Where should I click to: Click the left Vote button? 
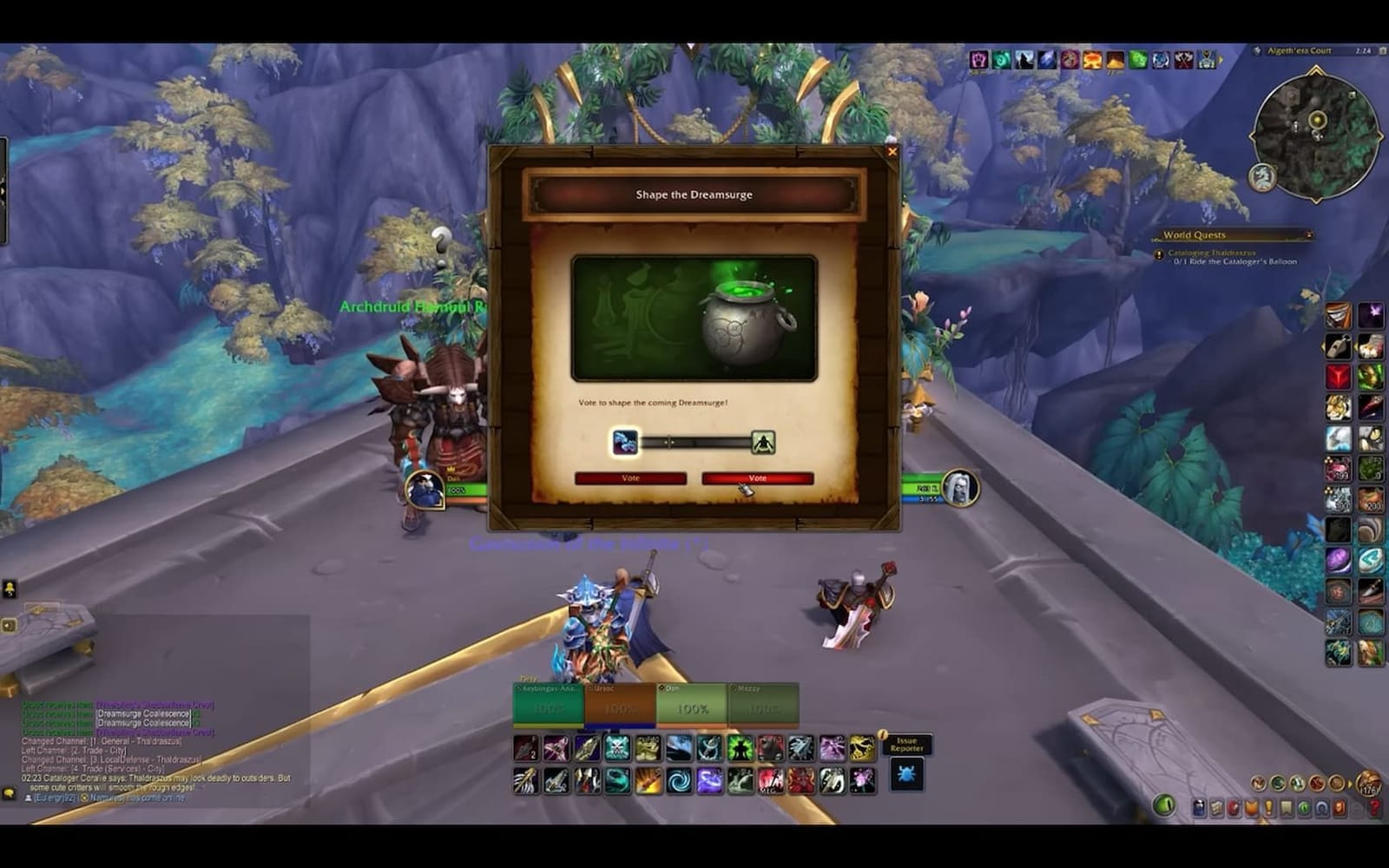tap(630, 478)
